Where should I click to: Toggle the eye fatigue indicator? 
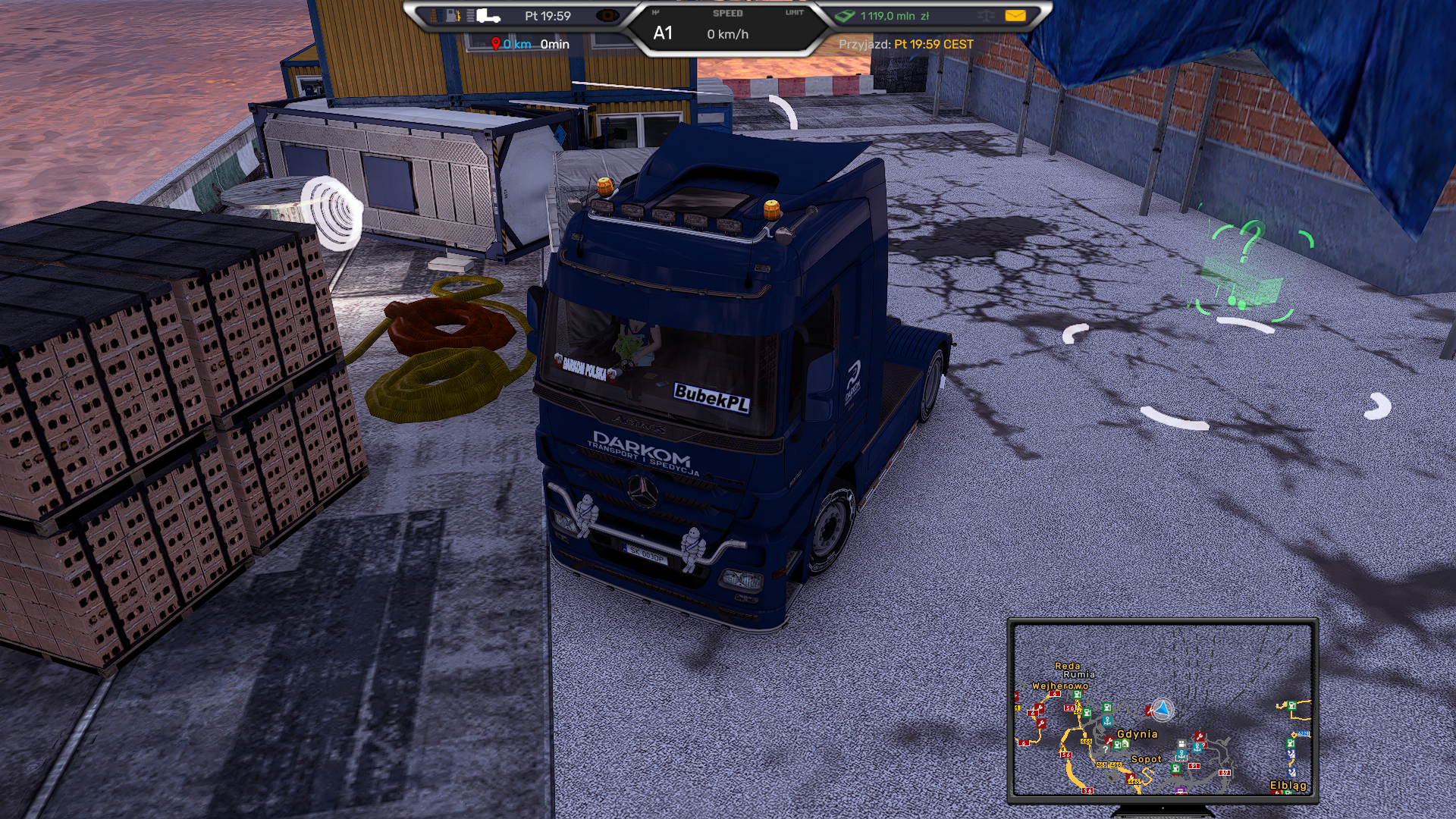[x=607, y=16]
